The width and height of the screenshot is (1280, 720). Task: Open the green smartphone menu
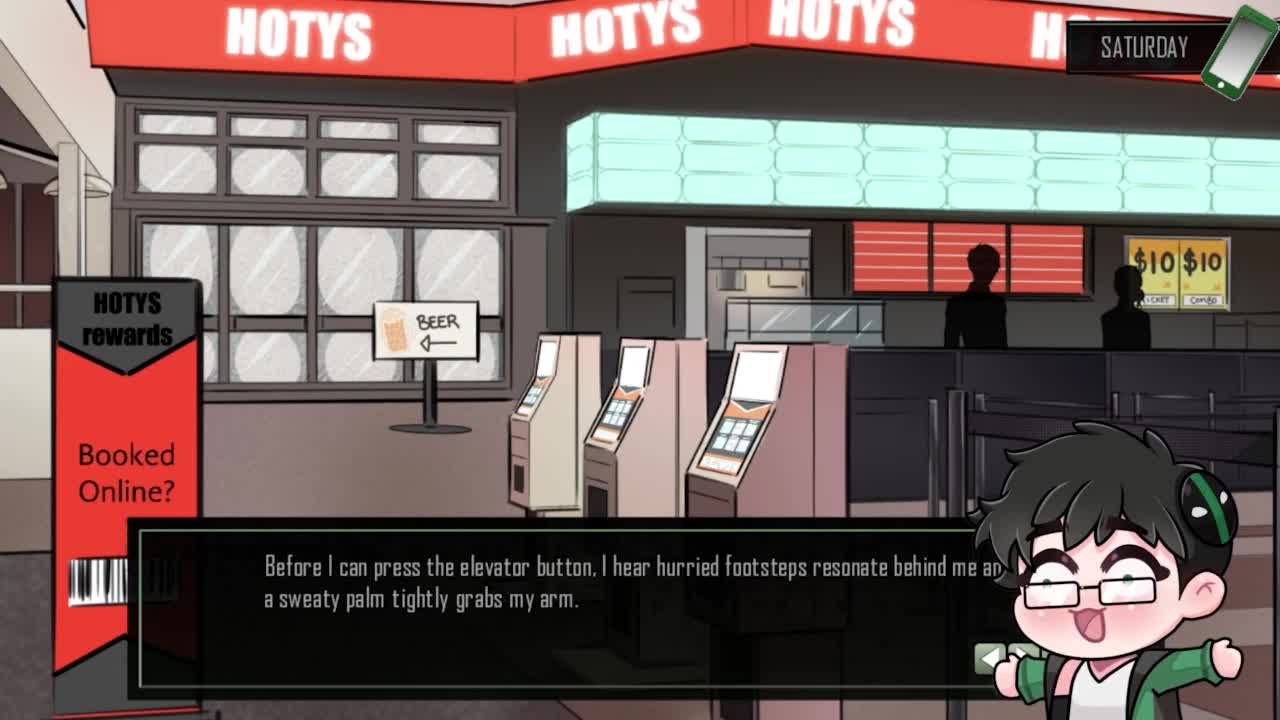click(1238, 50)
